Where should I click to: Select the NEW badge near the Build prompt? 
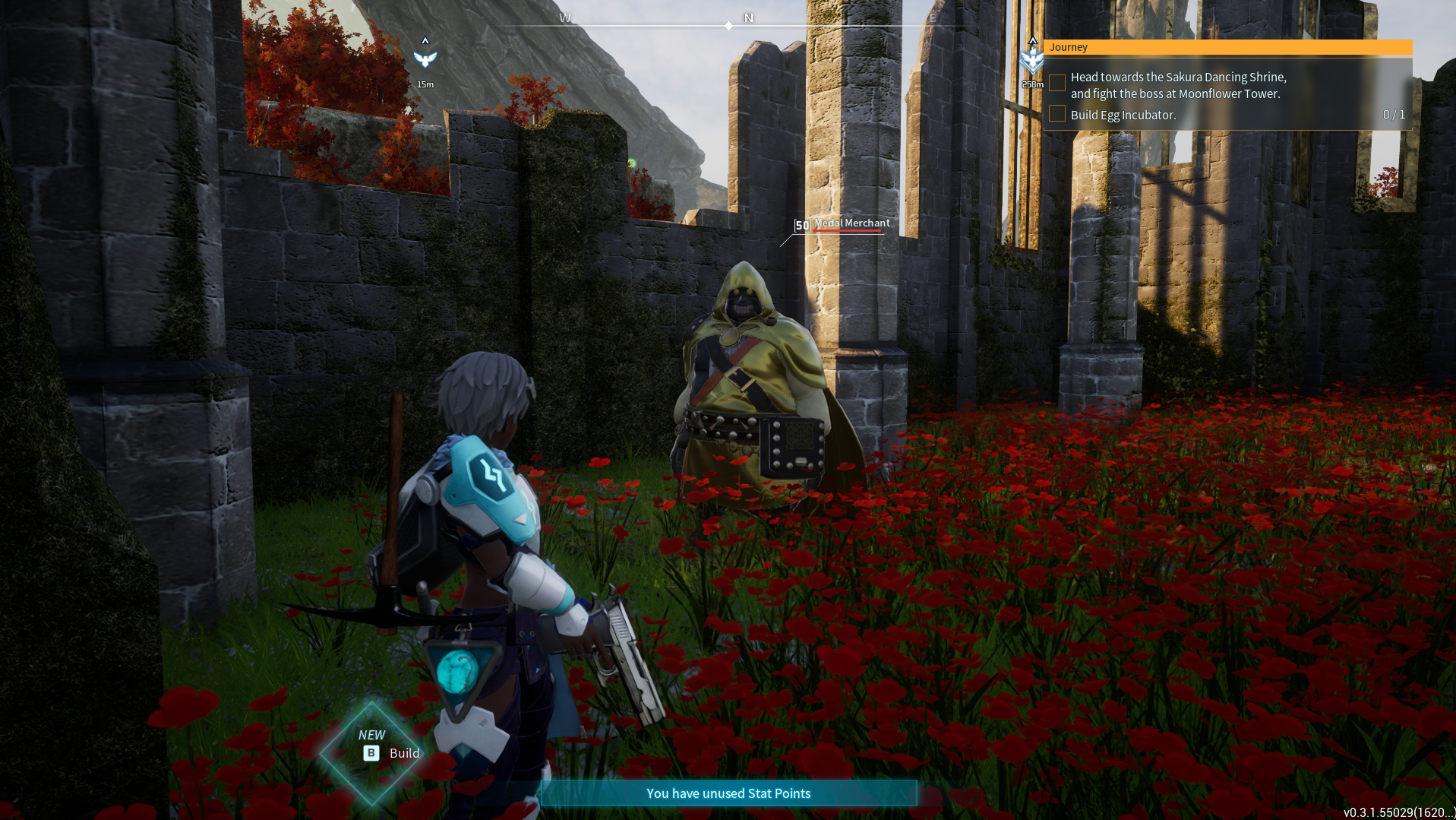coord(371,734)
